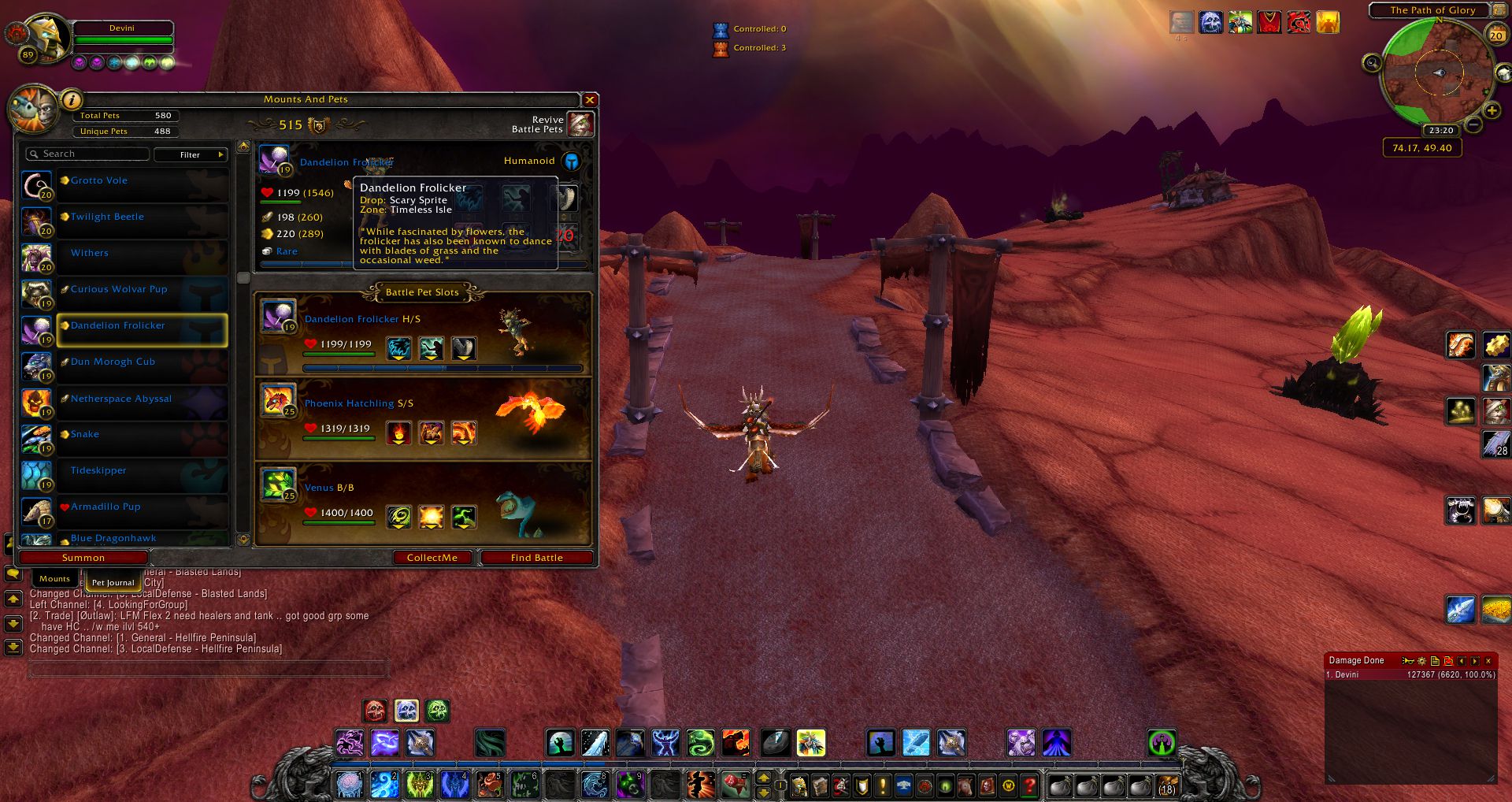Open the pet Filter dropdown
1512x802 pixels.
point(191,154)
